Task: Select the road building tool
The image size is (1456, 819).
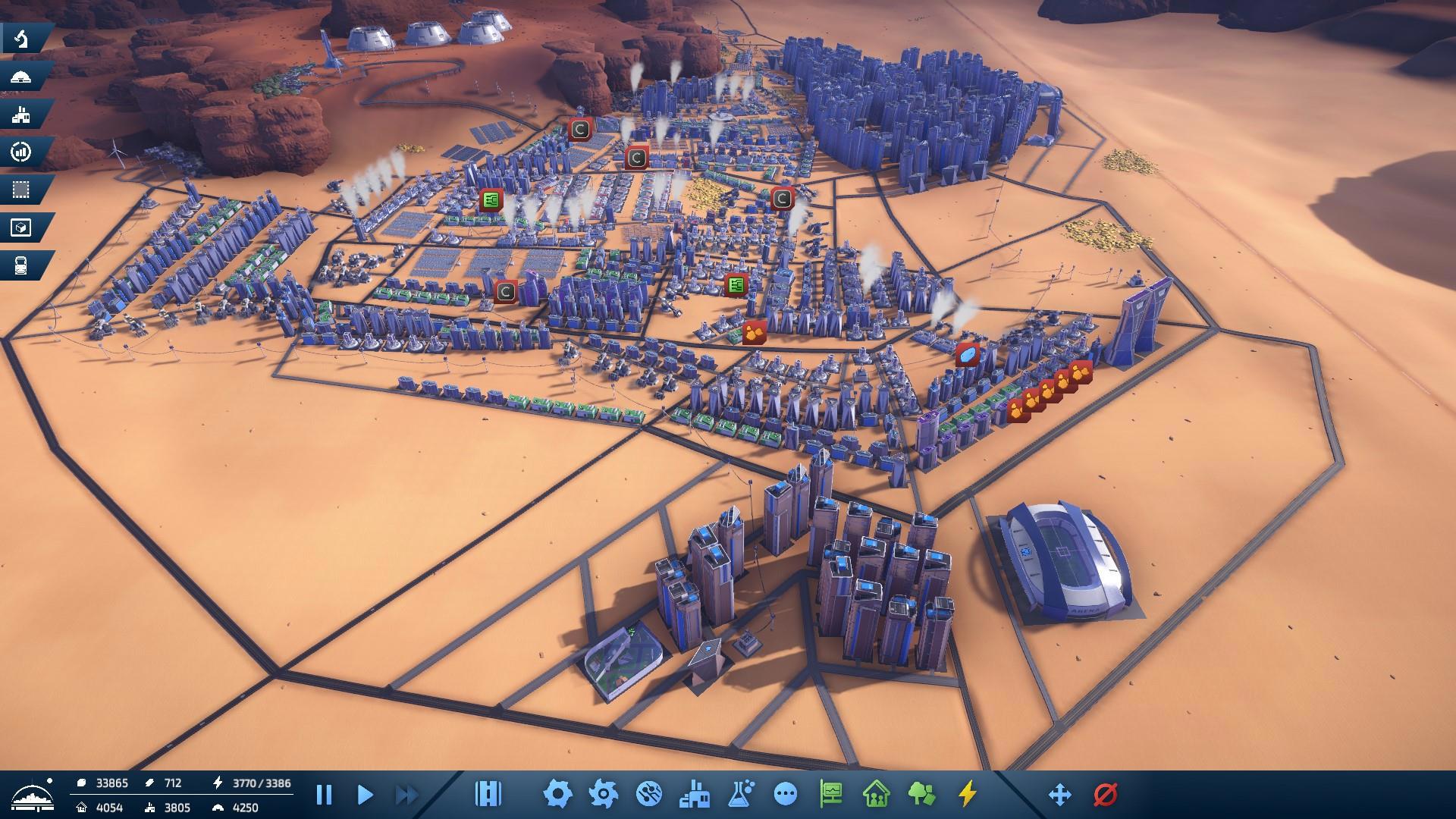Action: tap(488, 794)
